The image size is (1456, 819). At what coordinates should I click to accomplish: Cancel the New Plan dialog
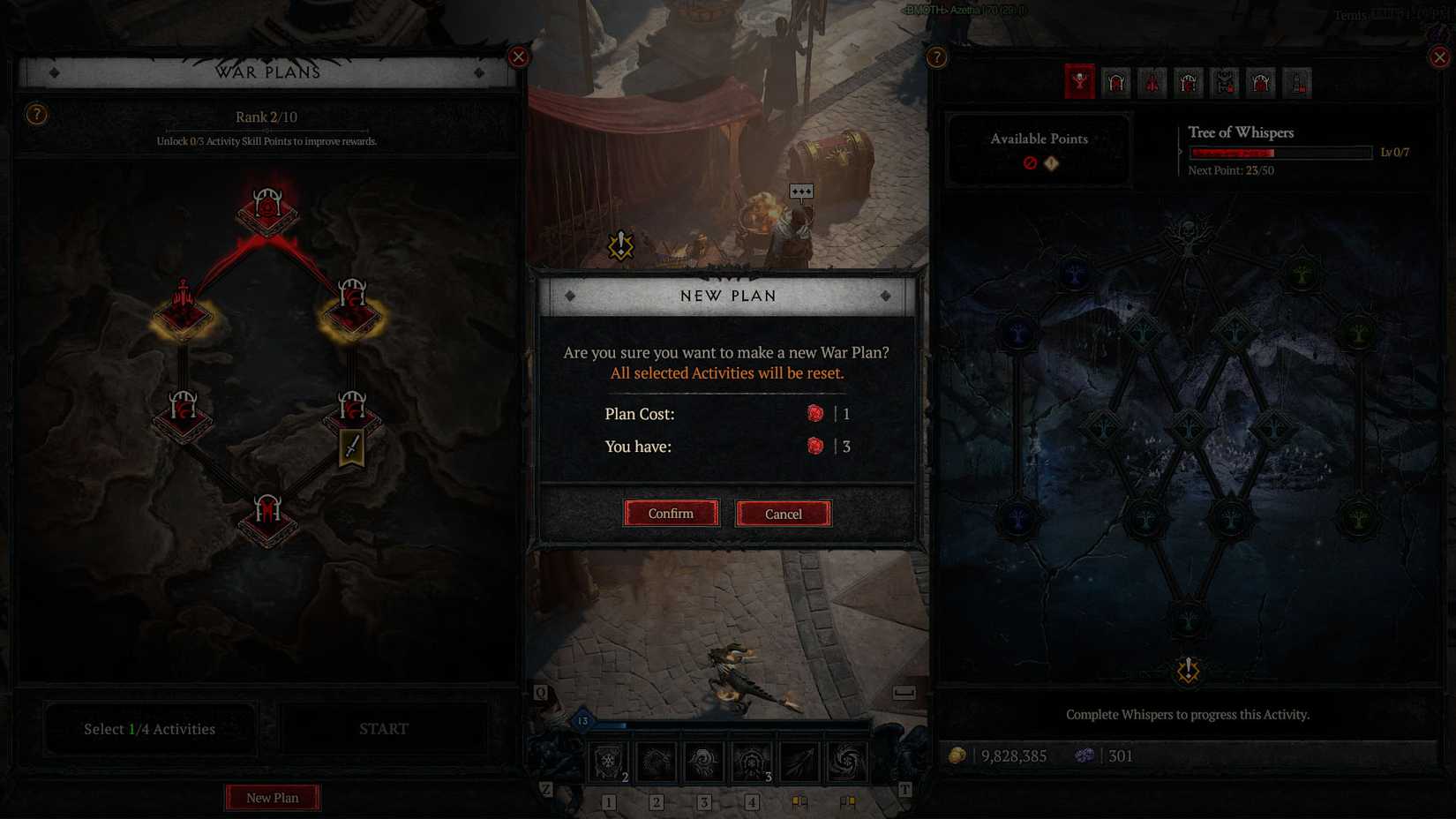click(783, 513)
